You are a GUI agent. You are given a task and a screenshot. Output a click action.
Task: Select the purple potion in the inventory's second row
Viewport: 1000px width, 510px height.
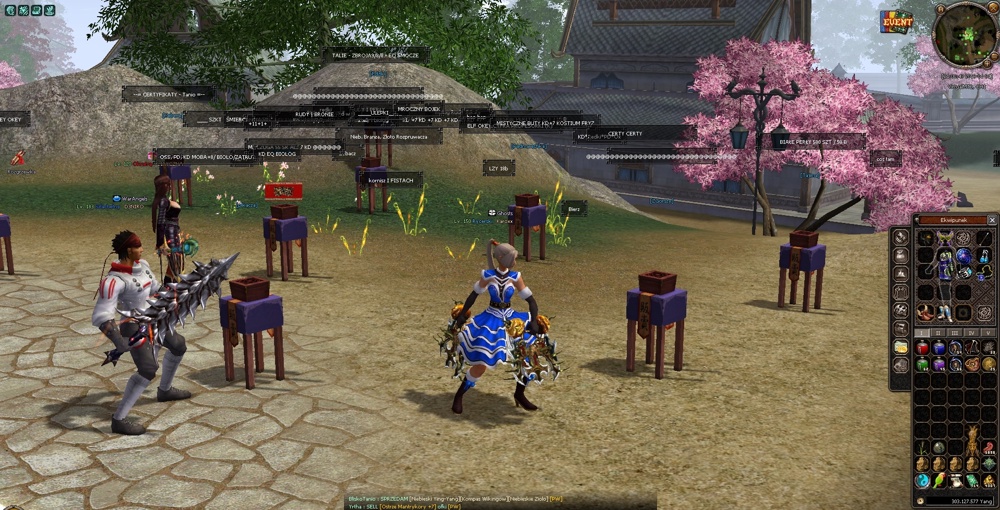pos(938,364)
